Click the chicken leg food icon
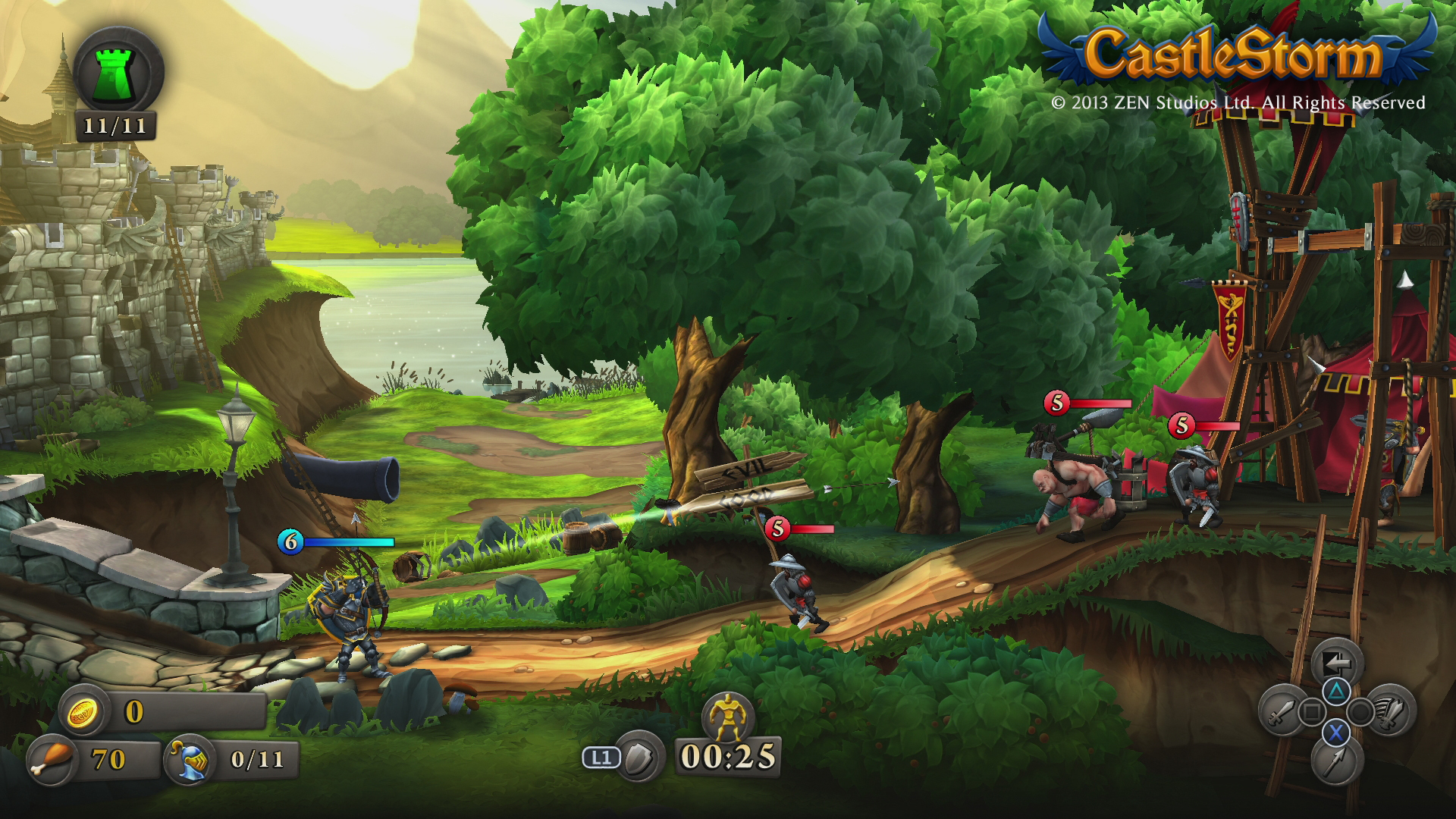 (x=52, y=759)
